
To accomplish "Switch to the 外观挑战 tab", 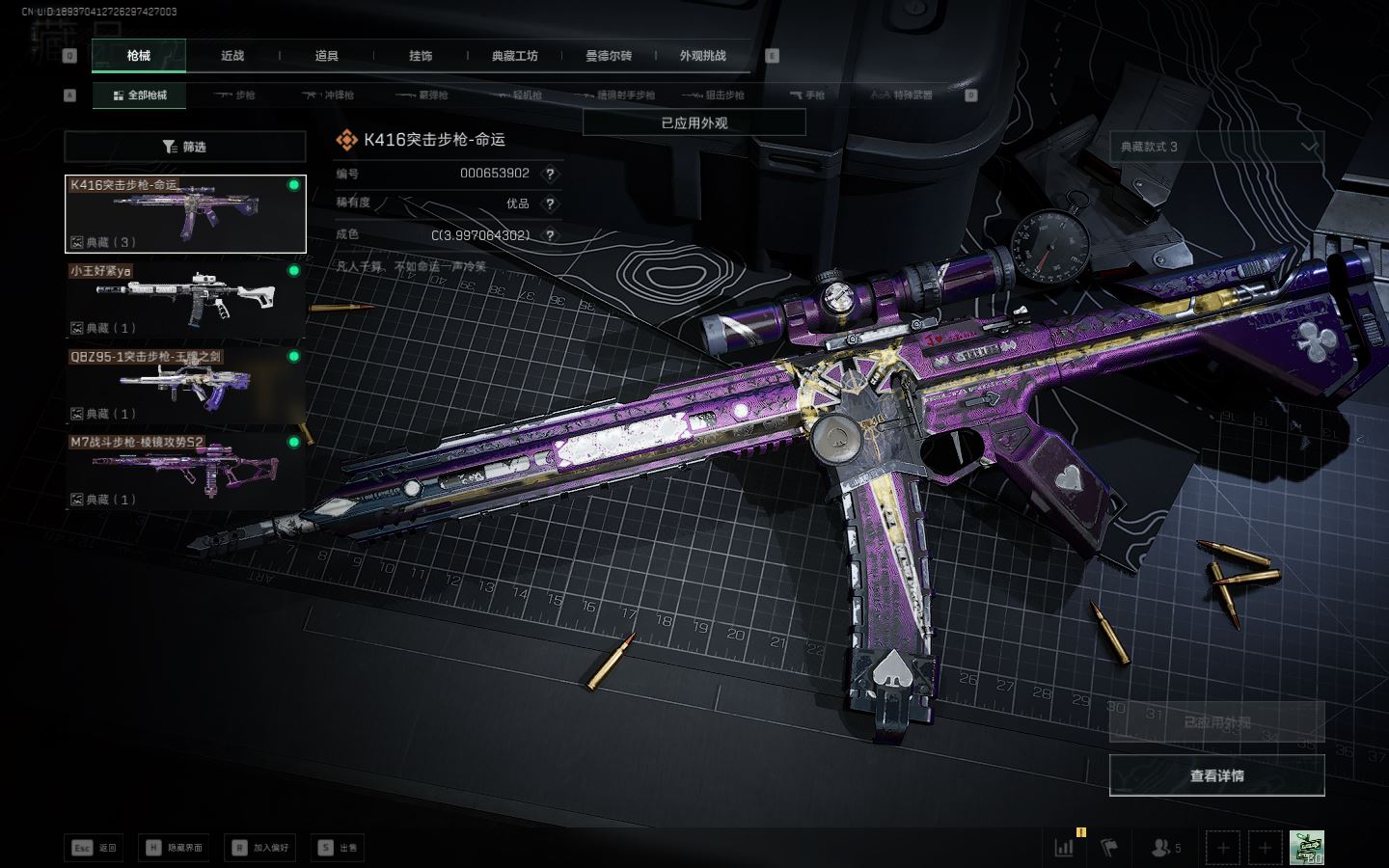I will (702, 56).
